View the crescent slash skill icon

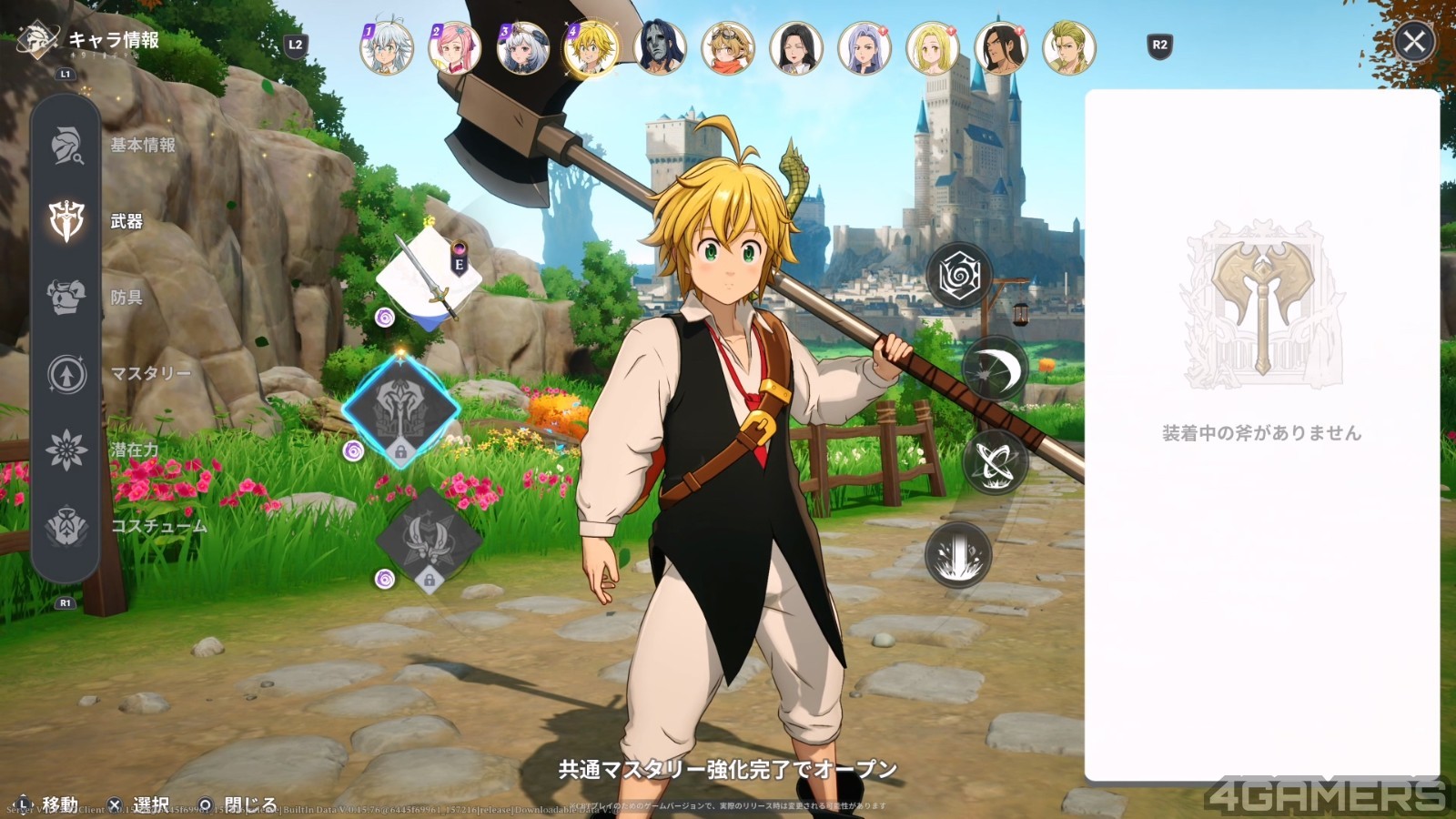[x=994, y=369]
